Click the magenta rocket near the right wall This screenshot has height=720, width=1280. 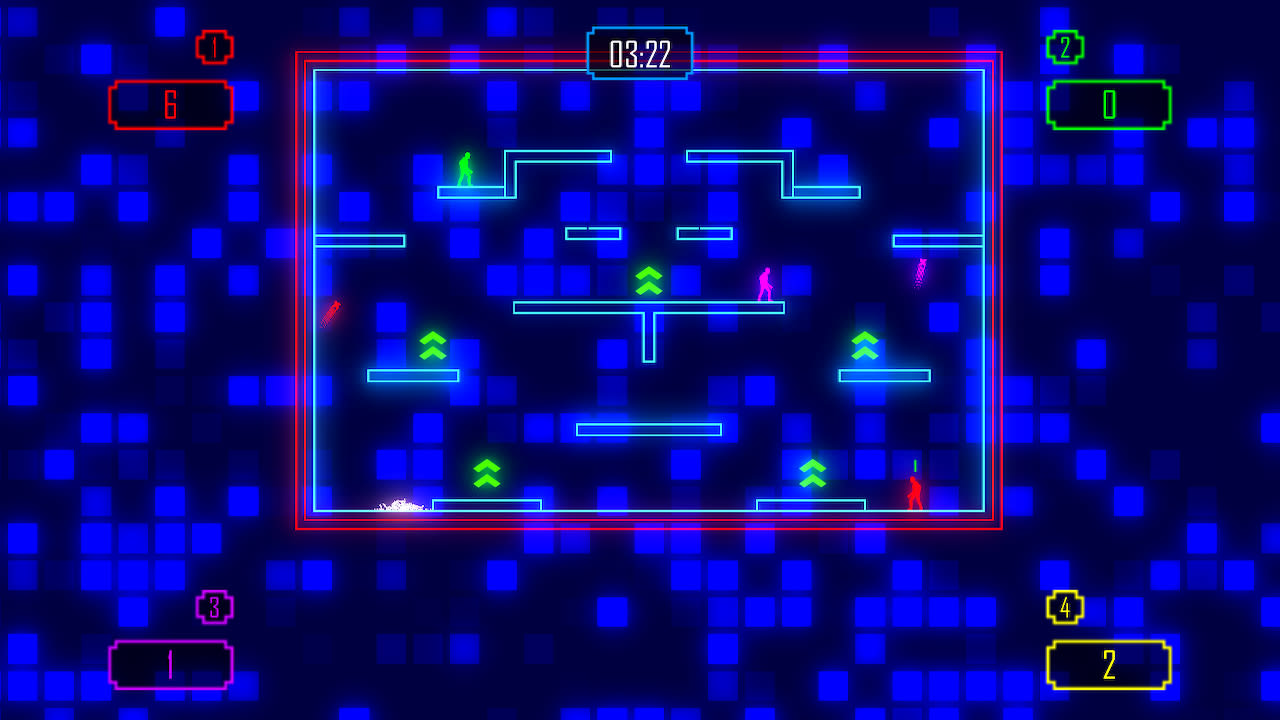tap(919, 272)
